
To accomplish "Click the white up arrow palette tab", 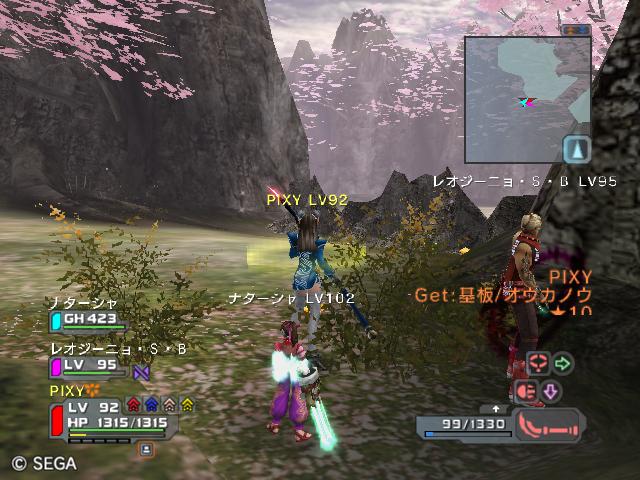I will [x=496, y=408].
